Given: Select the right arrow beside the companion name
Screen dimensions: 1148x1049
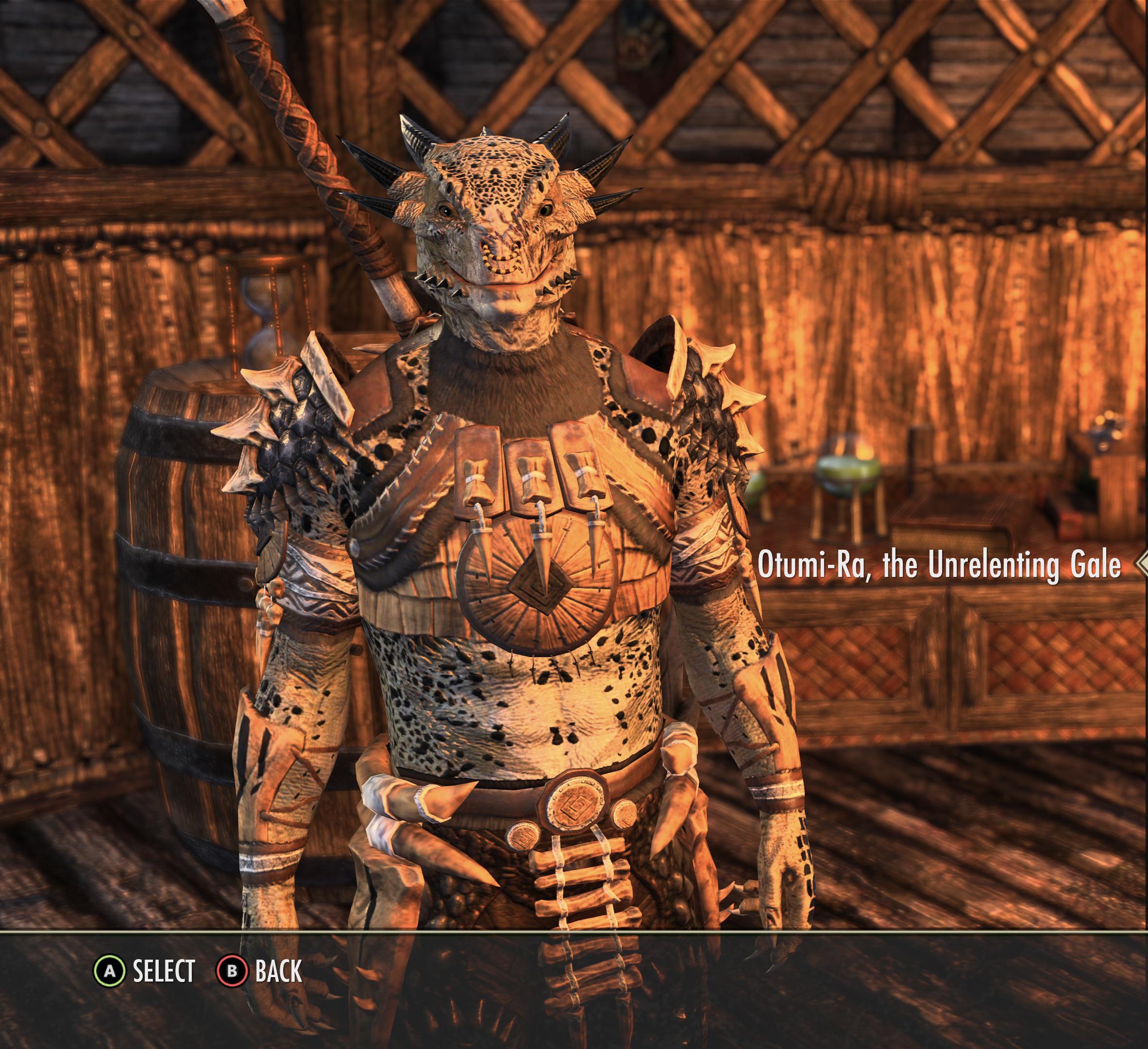Looking at the screenshot, I should click(x=1142, y=564).
